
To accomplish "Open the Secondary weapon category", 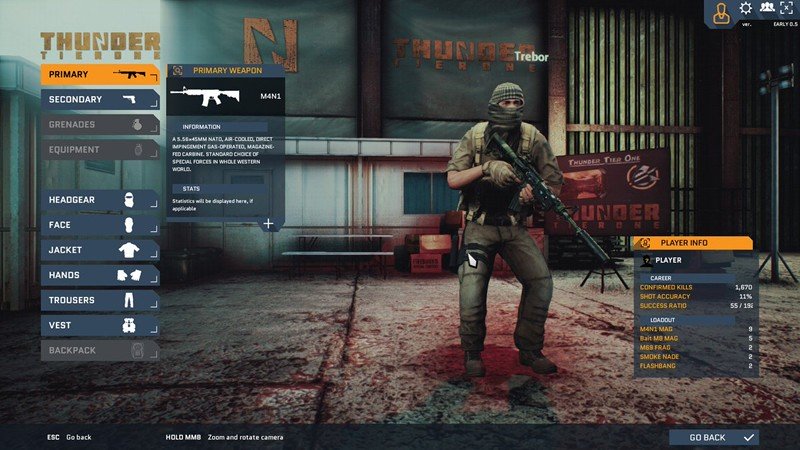I will (x=100, y=99).
